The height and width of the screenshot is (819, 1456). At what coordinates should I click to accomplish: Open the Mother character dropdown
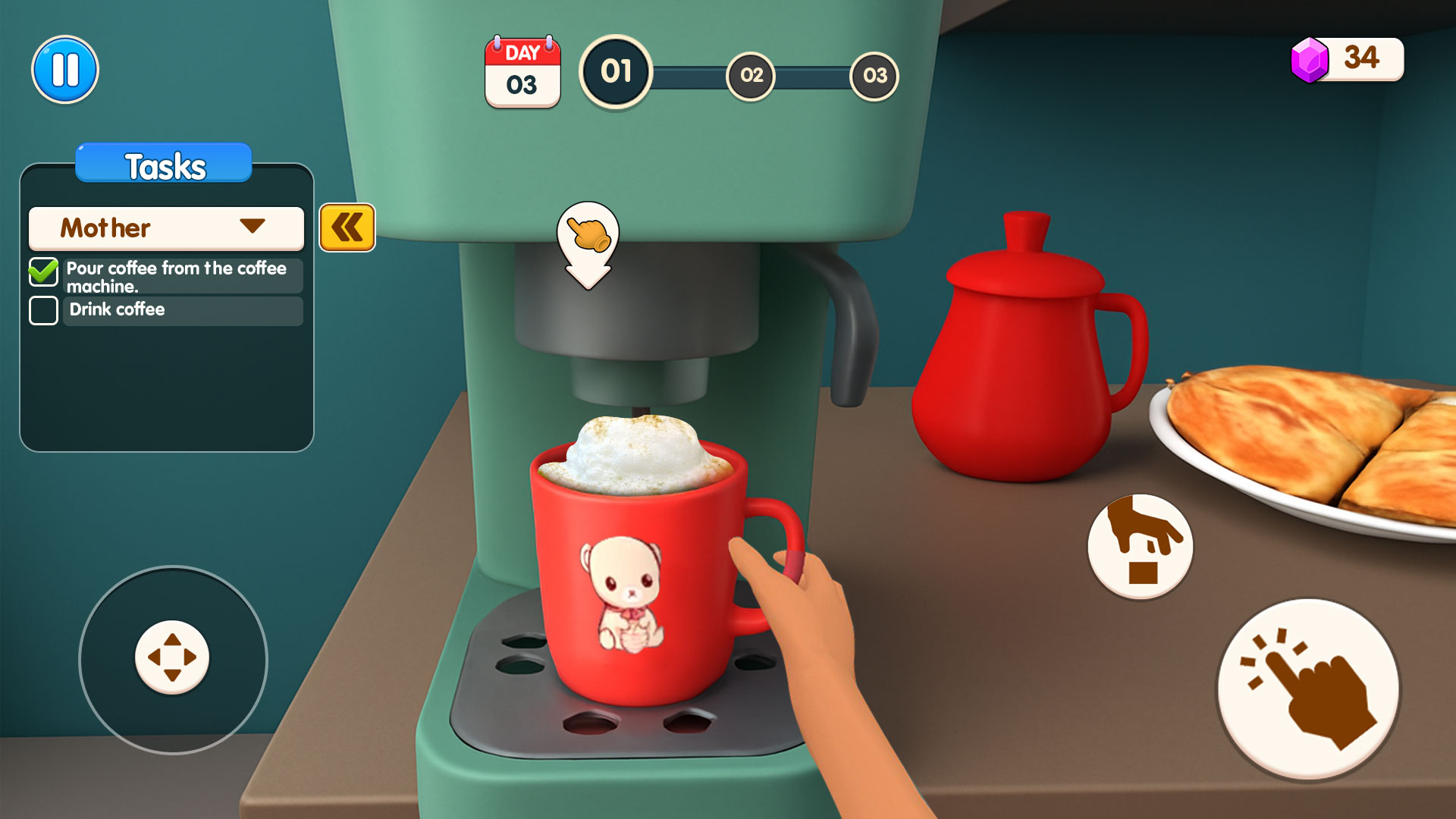165,227
